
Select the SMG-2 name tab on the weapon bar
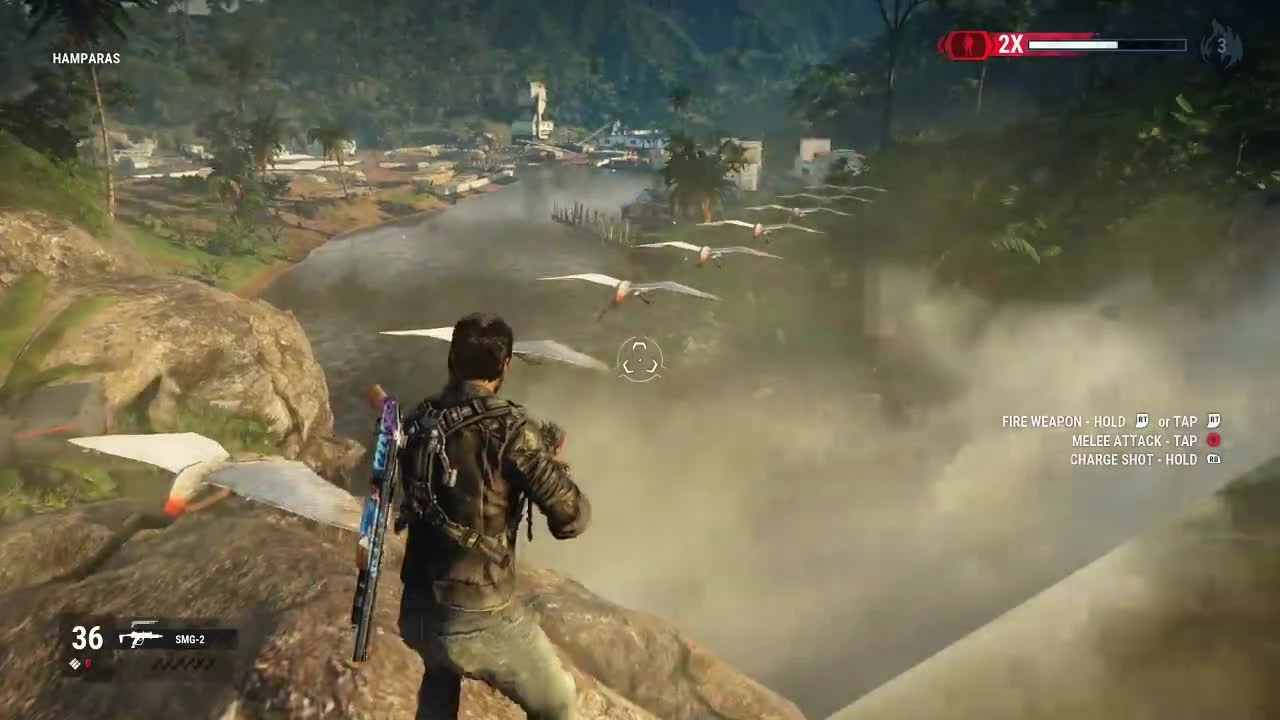click(192, 639)
